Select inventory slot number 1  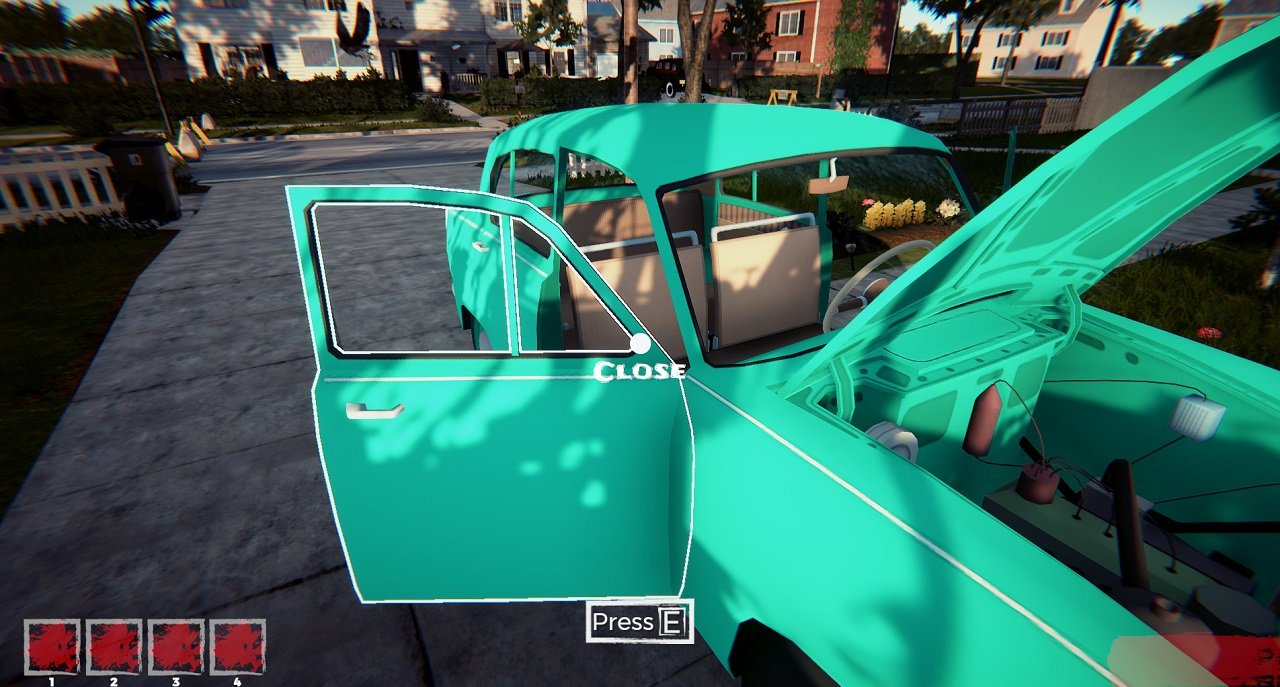pos(52,647)
